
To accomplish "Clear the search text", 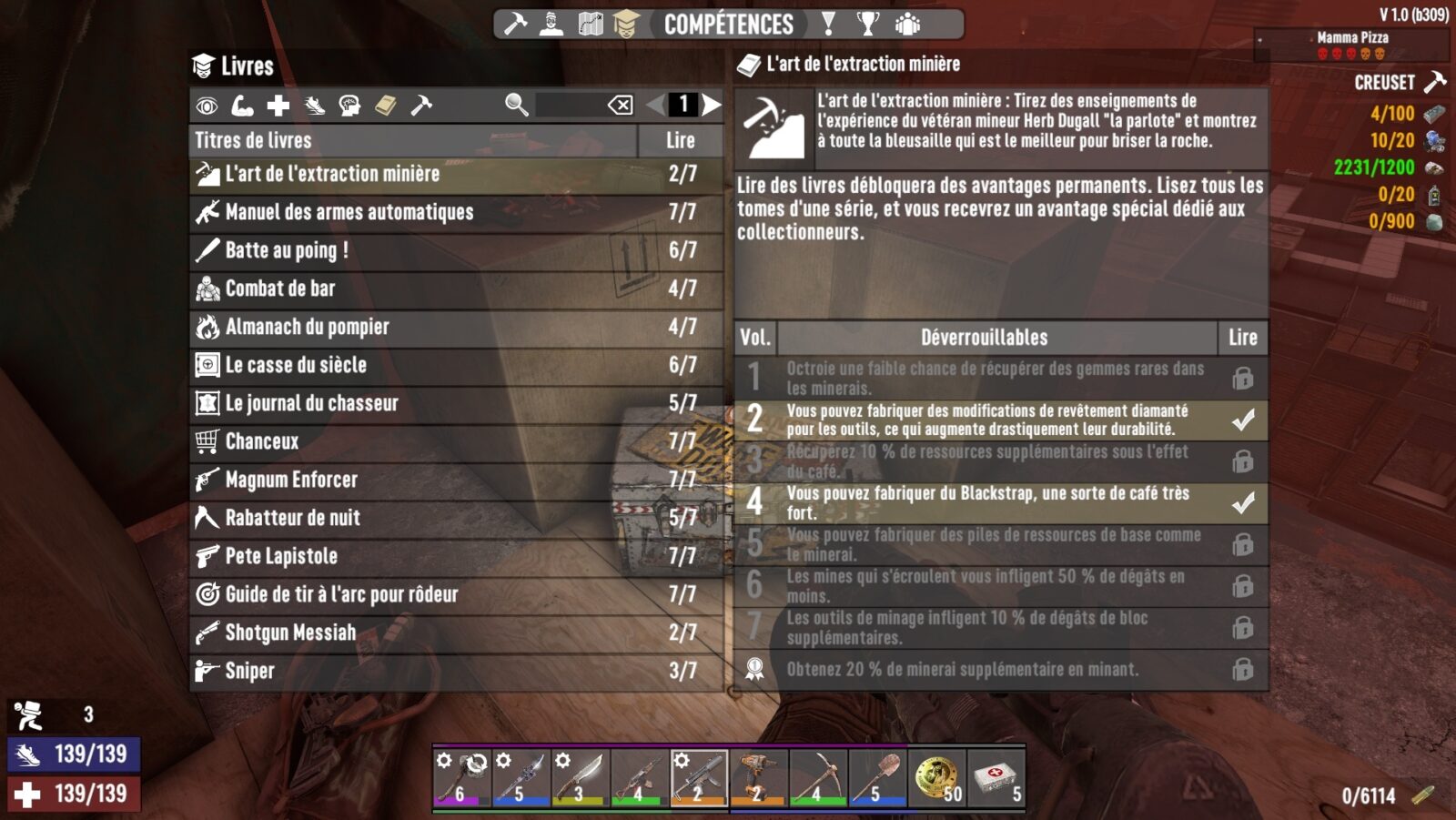I will click(621, 105).
